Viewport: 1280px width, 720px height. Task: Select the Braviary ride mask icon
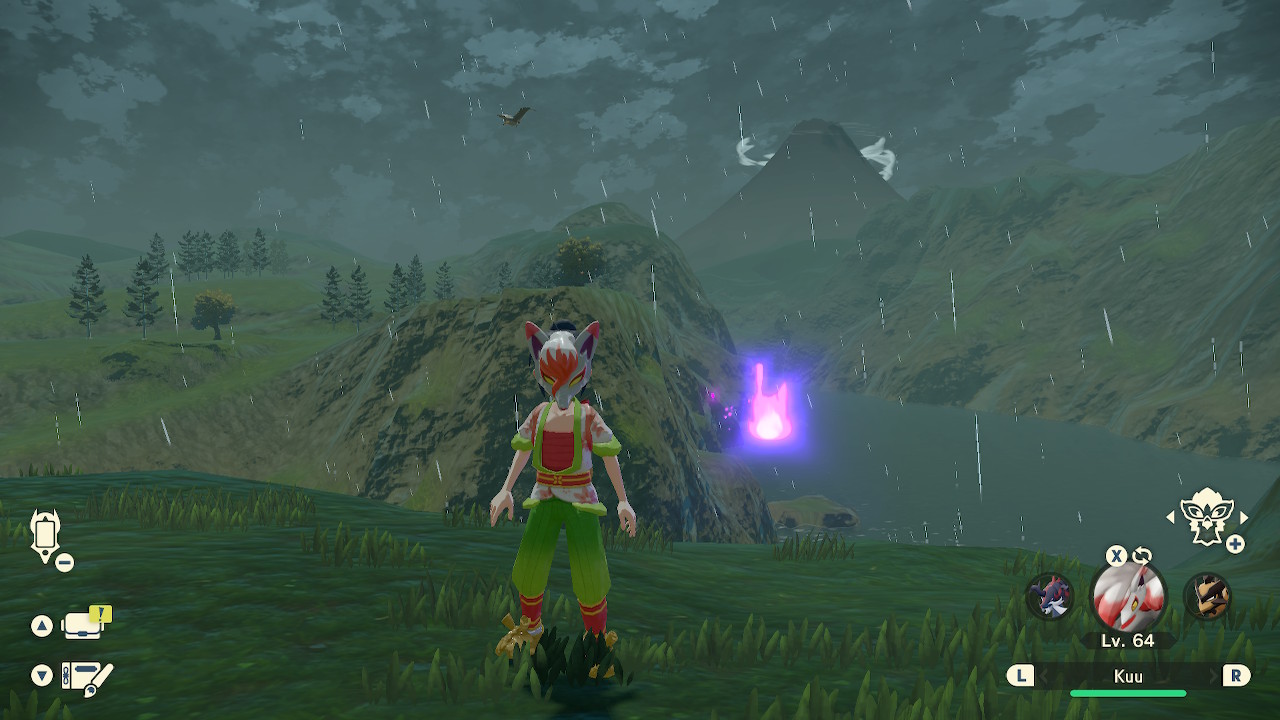tap(1206, 517)
